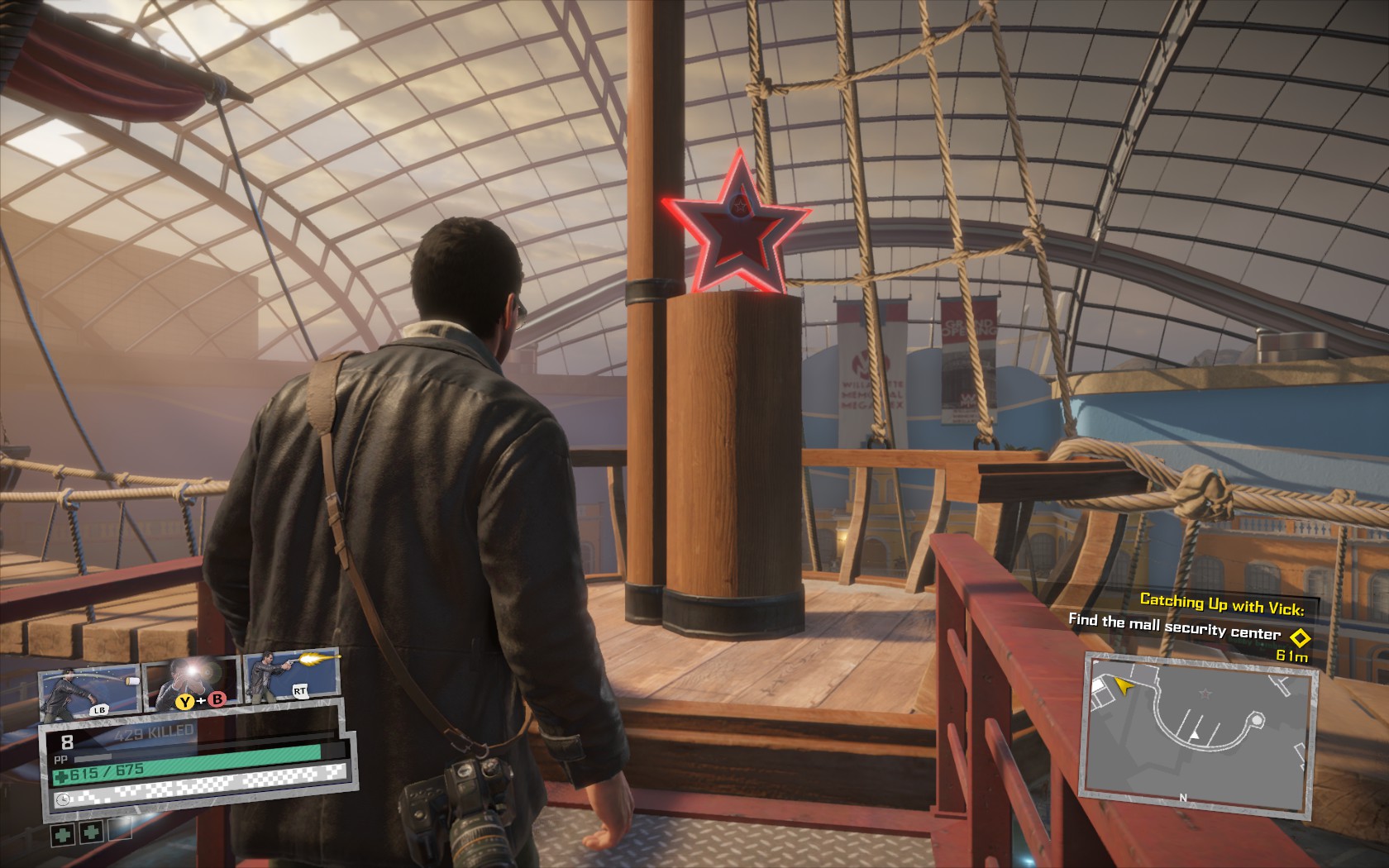Open the minimap
This screenshot has width=1389, height=868.
tap(1197, 726)
